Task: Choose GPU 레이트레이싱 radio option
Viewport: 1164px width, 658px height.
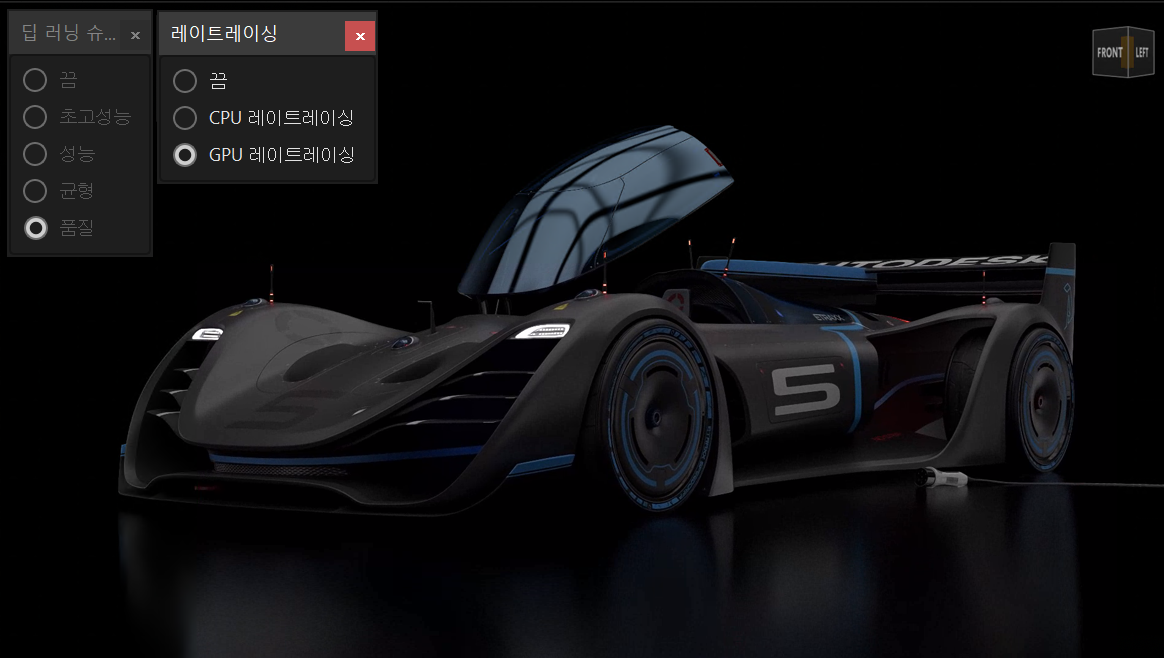Action: pyautogui.click(x=185, y=155)
